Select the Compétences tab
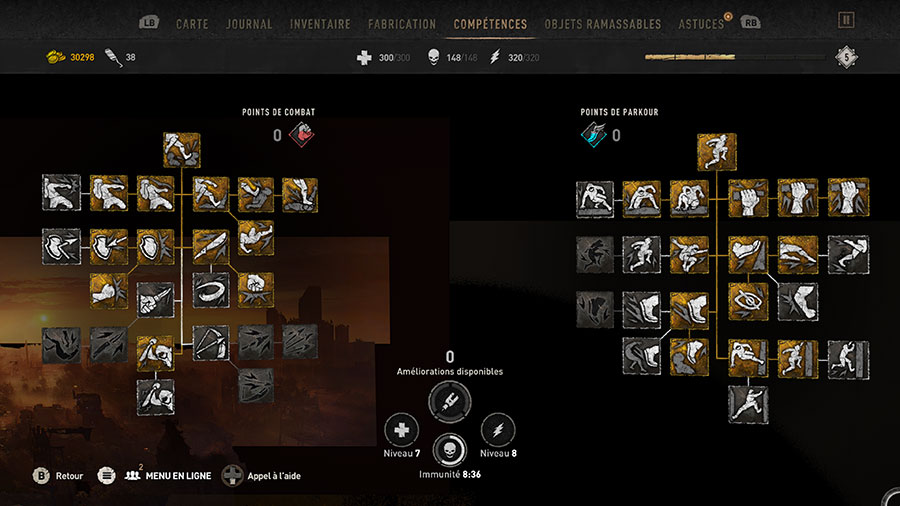The height and width of the screenshot is (506, 900). [490, 23]
